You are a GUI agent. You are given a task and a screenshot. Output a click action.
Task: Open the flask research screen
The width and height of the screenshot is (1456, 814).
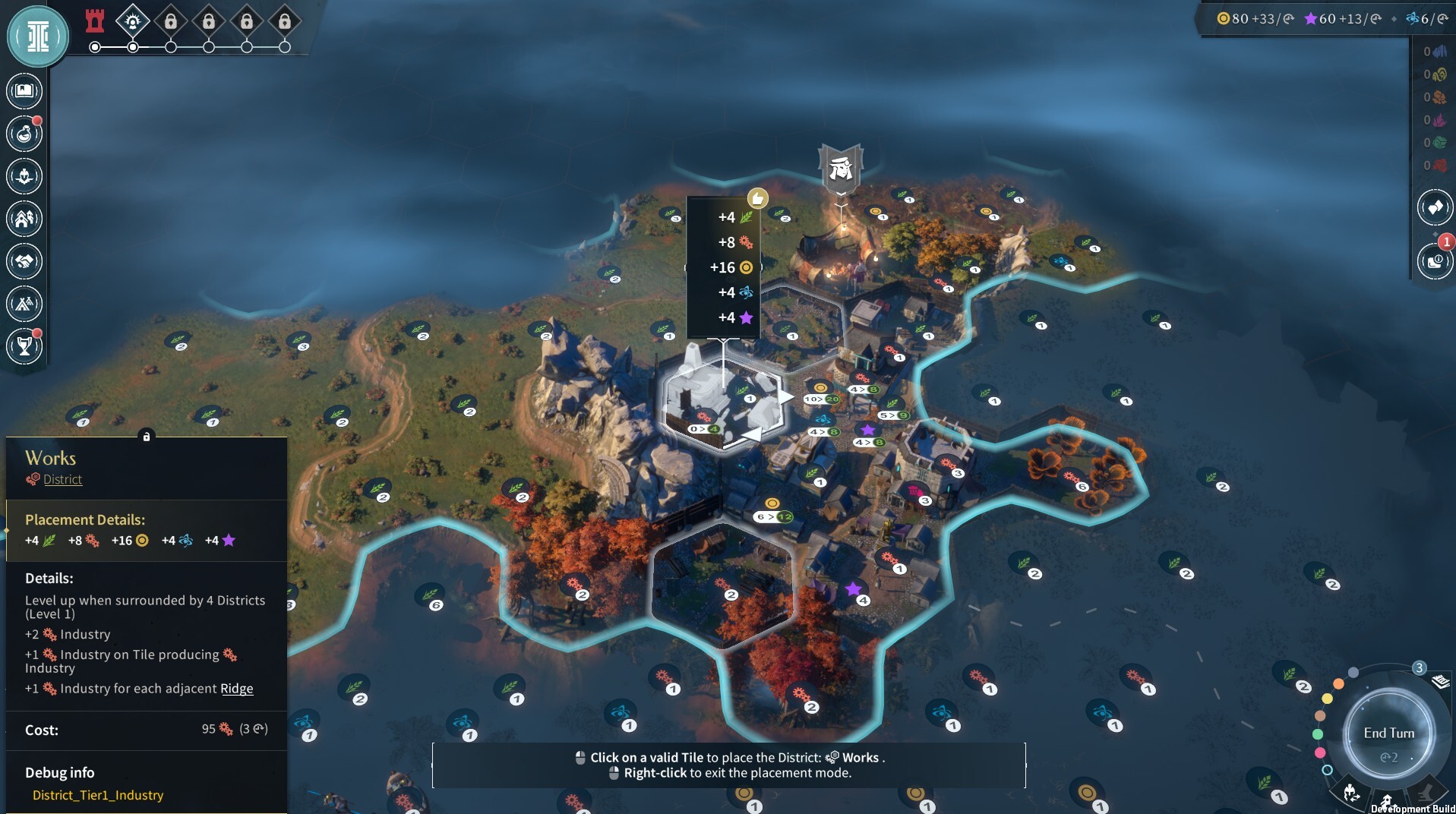(x=24, y=134)
